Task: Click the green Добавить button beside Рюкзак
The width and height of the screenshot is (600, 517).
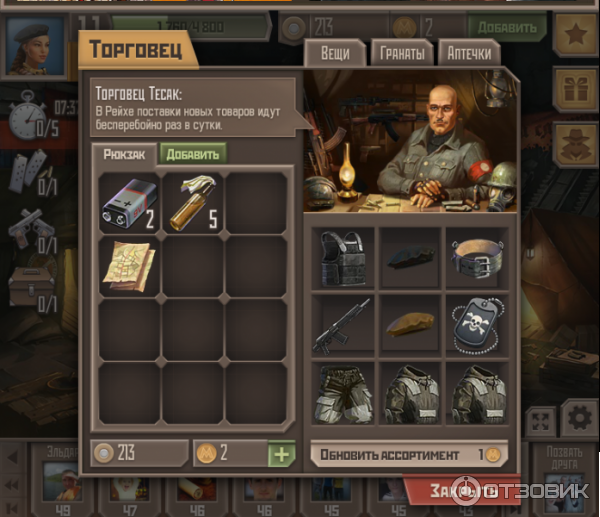Action: point(192,153)
